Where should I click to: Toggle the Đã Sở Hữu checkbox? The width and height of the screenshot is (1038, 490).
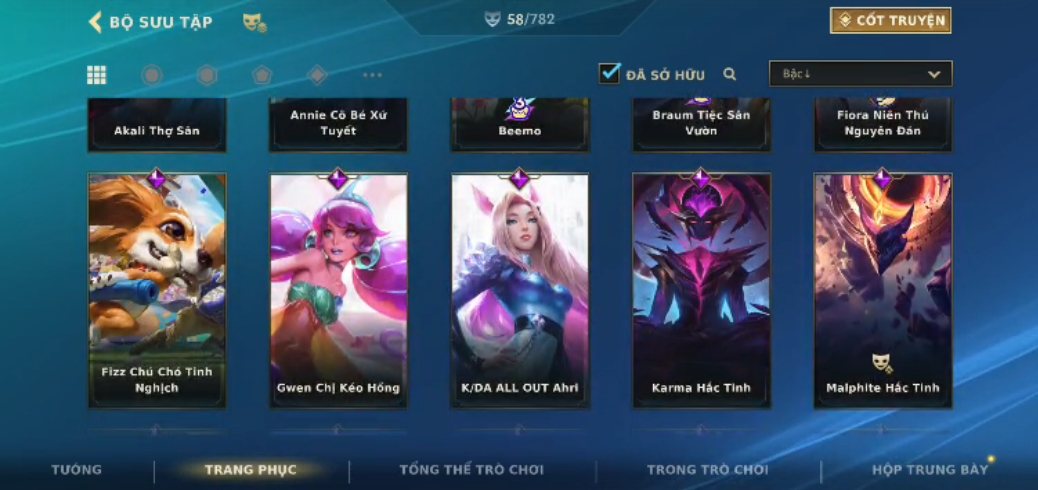point(609,73)
